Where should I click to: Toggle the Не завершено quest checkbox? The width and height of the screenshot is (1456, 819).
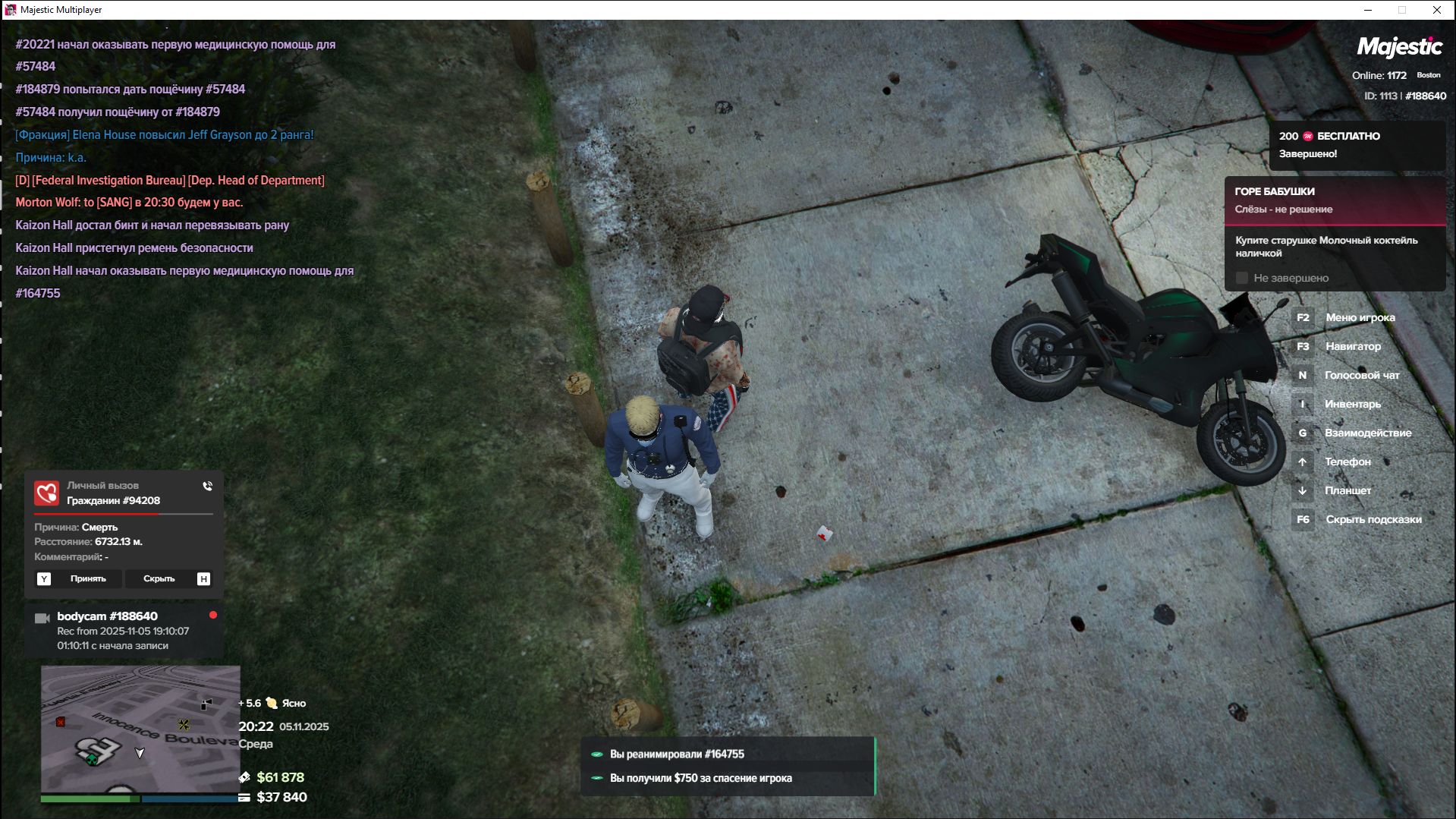[1242, 279]
